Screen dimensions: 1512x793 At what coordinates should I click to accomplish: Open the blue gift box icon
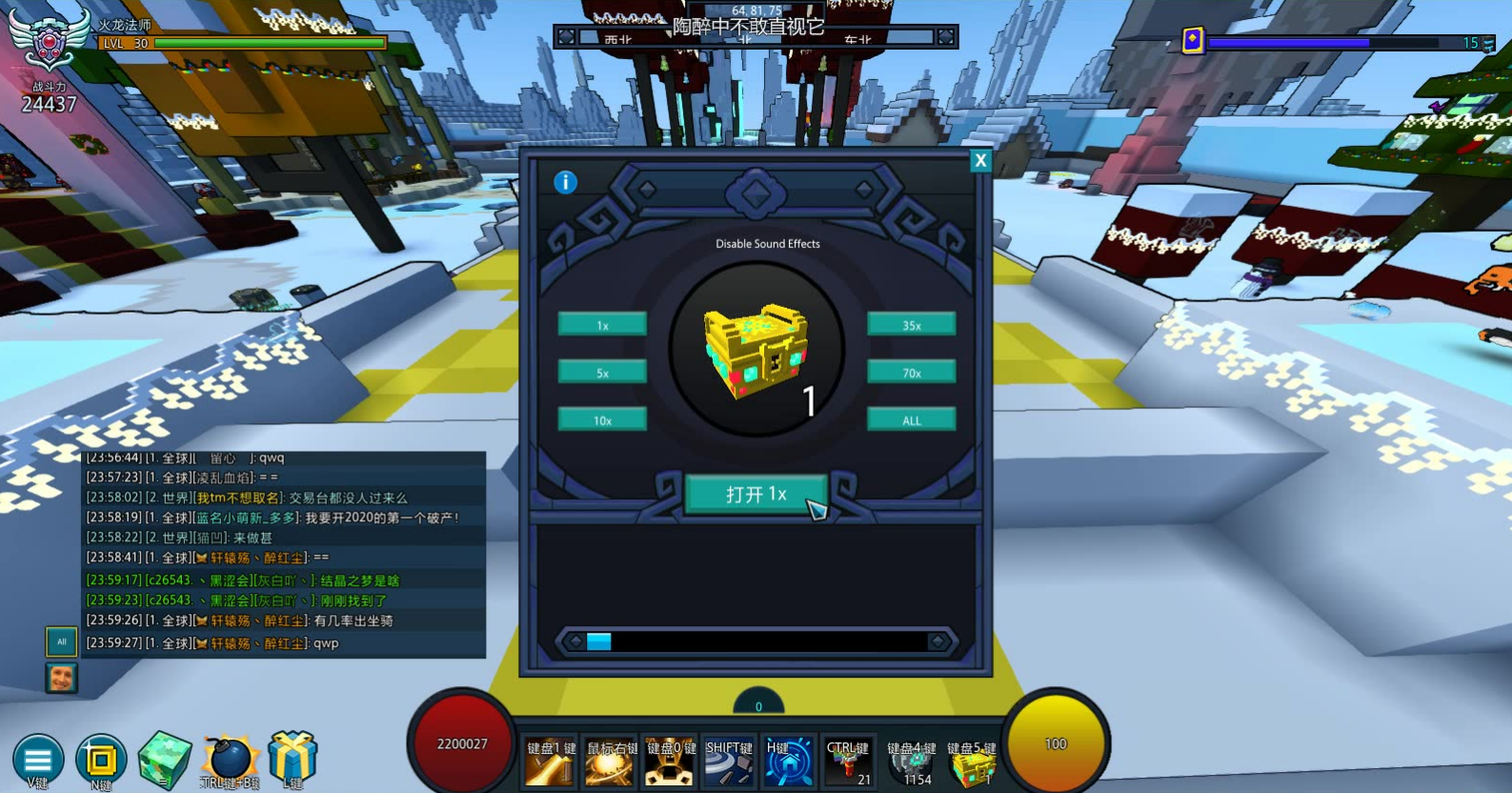(292, 758)
